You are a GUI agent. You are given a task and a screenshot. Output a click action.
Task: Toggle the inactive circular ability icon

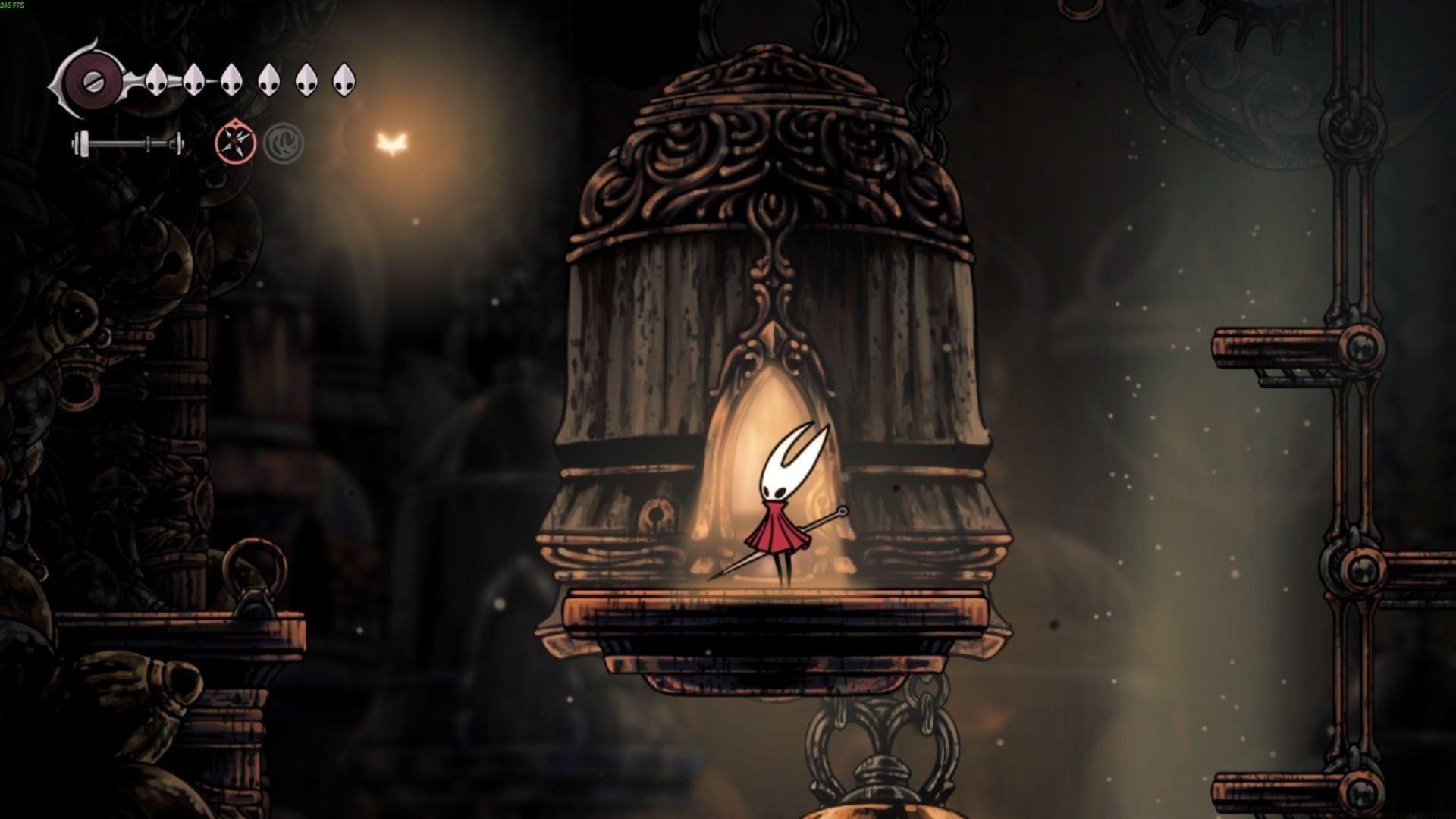click(284, 141)
